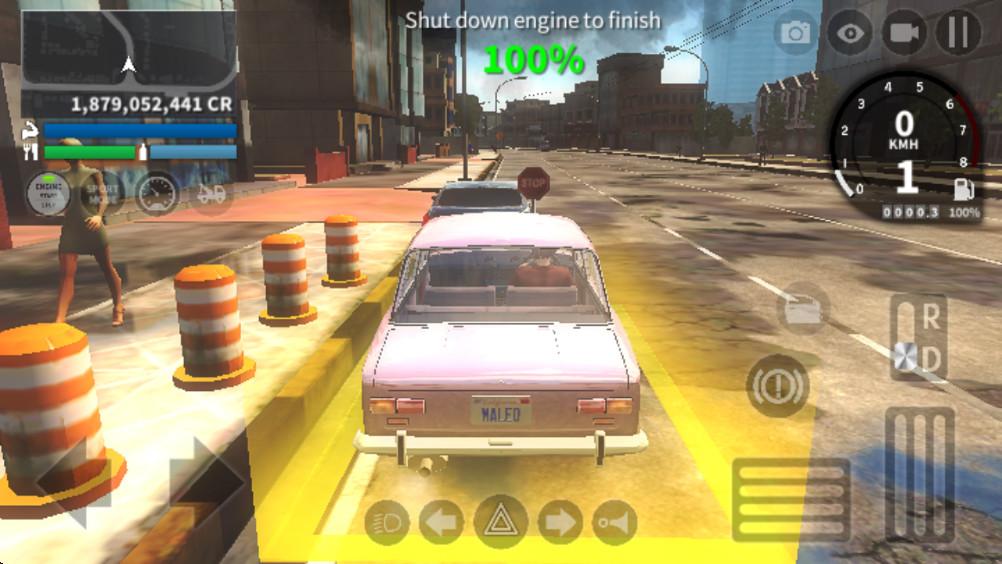Toggle Sport Mode
The height and width of the screenshot is (564, 1002).
pyautogui.click(x=101, y=194)
